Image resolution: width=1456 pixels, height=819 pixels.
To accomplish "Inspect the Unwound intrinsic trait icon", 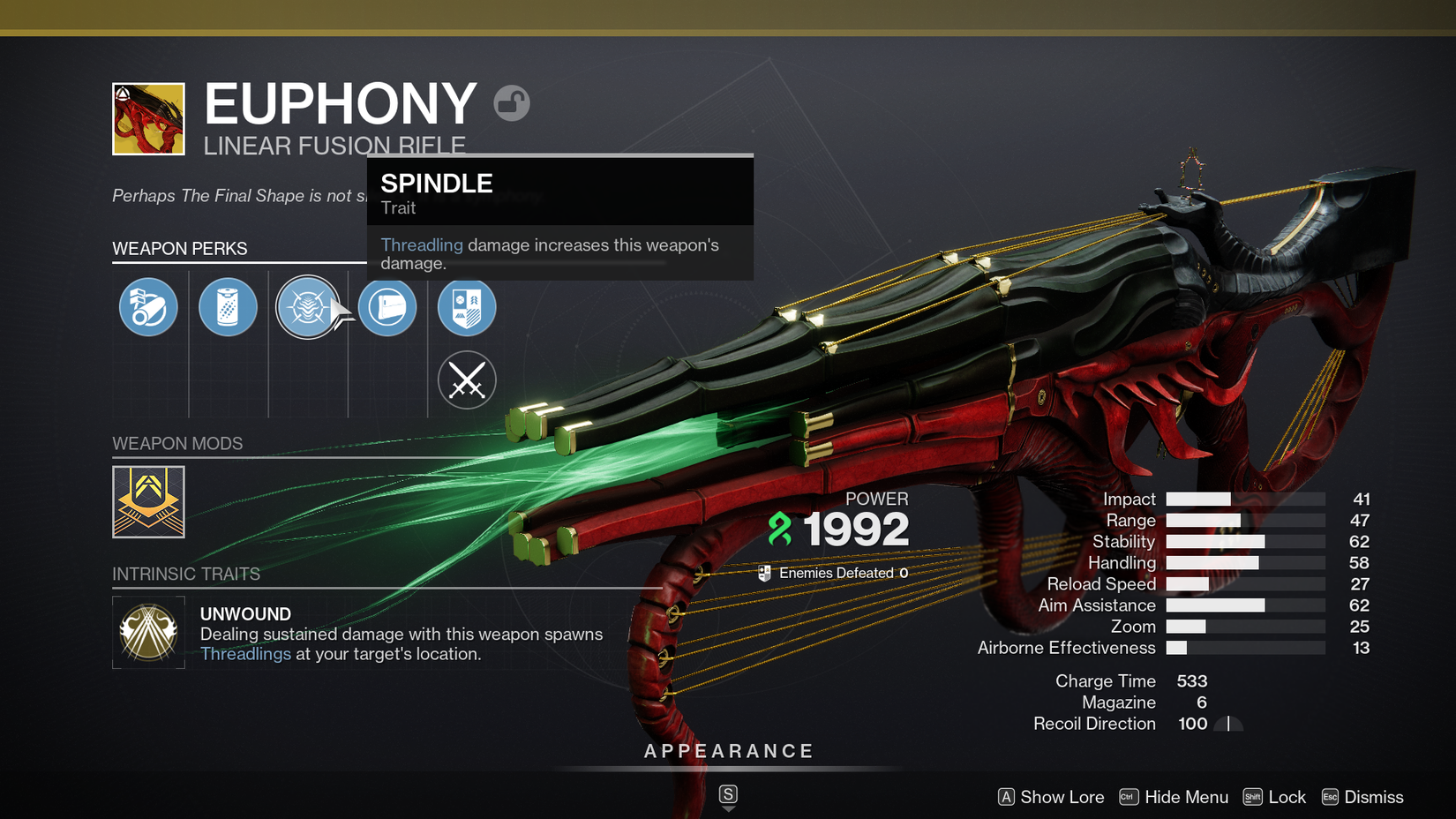I will pos(148,632).
